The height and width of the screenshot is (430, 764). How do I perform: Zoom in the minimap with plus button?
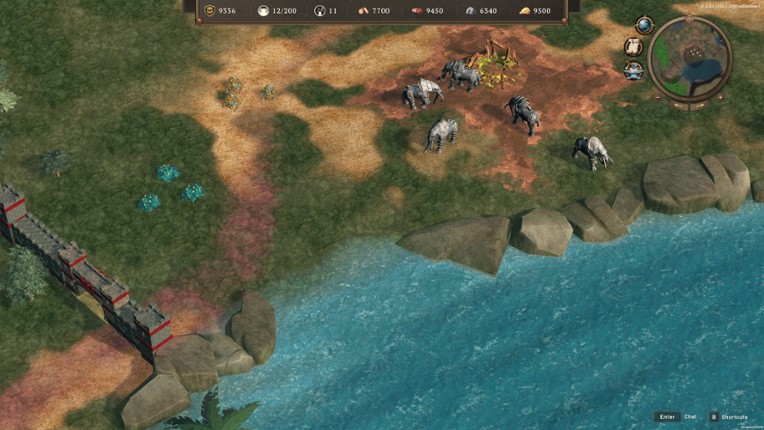point(721,97)
